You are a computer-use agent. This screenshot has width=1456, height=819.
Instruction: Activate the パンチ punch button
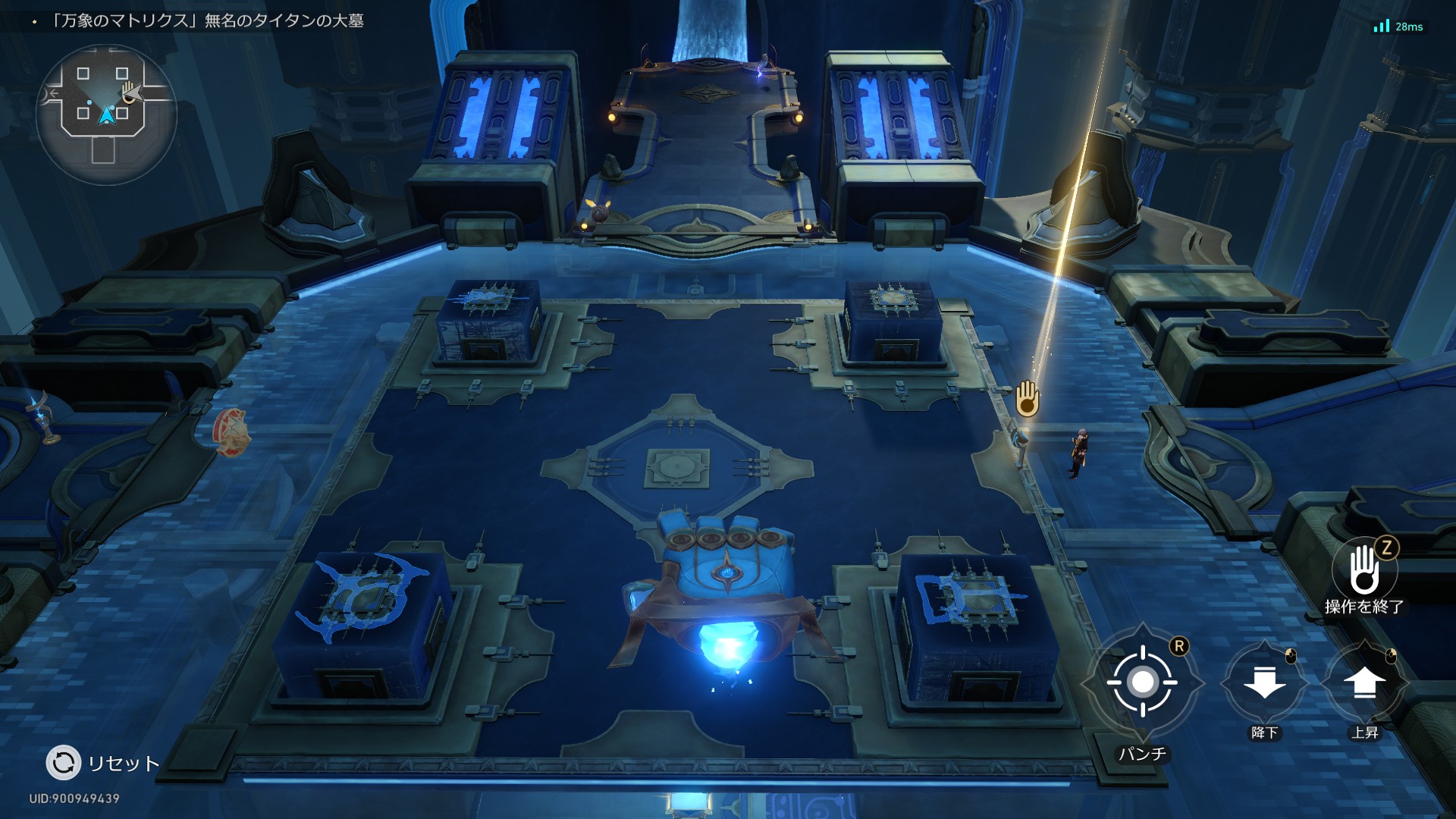1142,682
